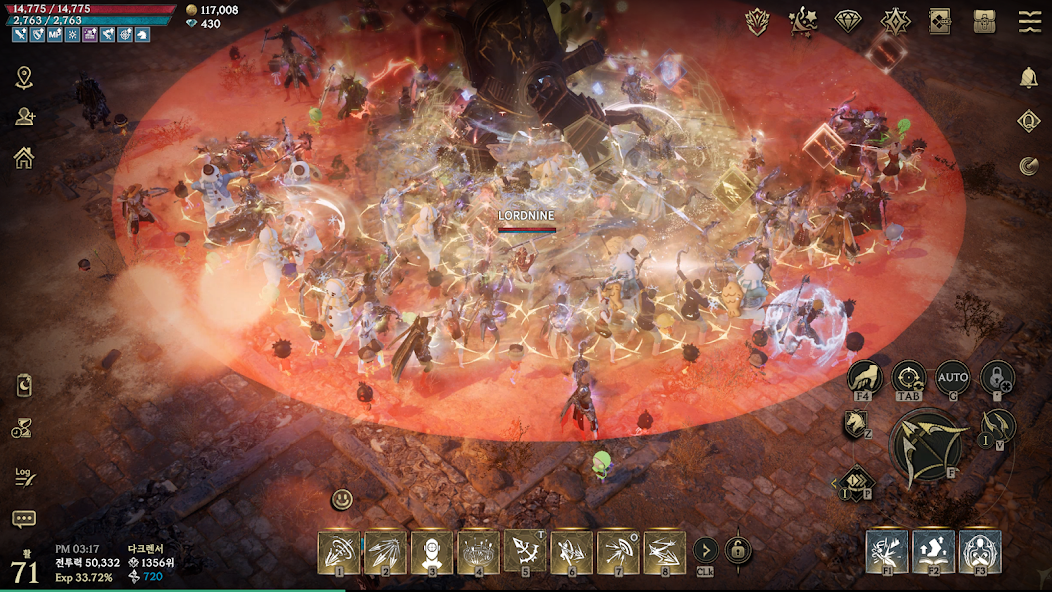The image size is (1052, 592).
Task: Activate the F3 hooded figure skill
Action: [980, 552]
